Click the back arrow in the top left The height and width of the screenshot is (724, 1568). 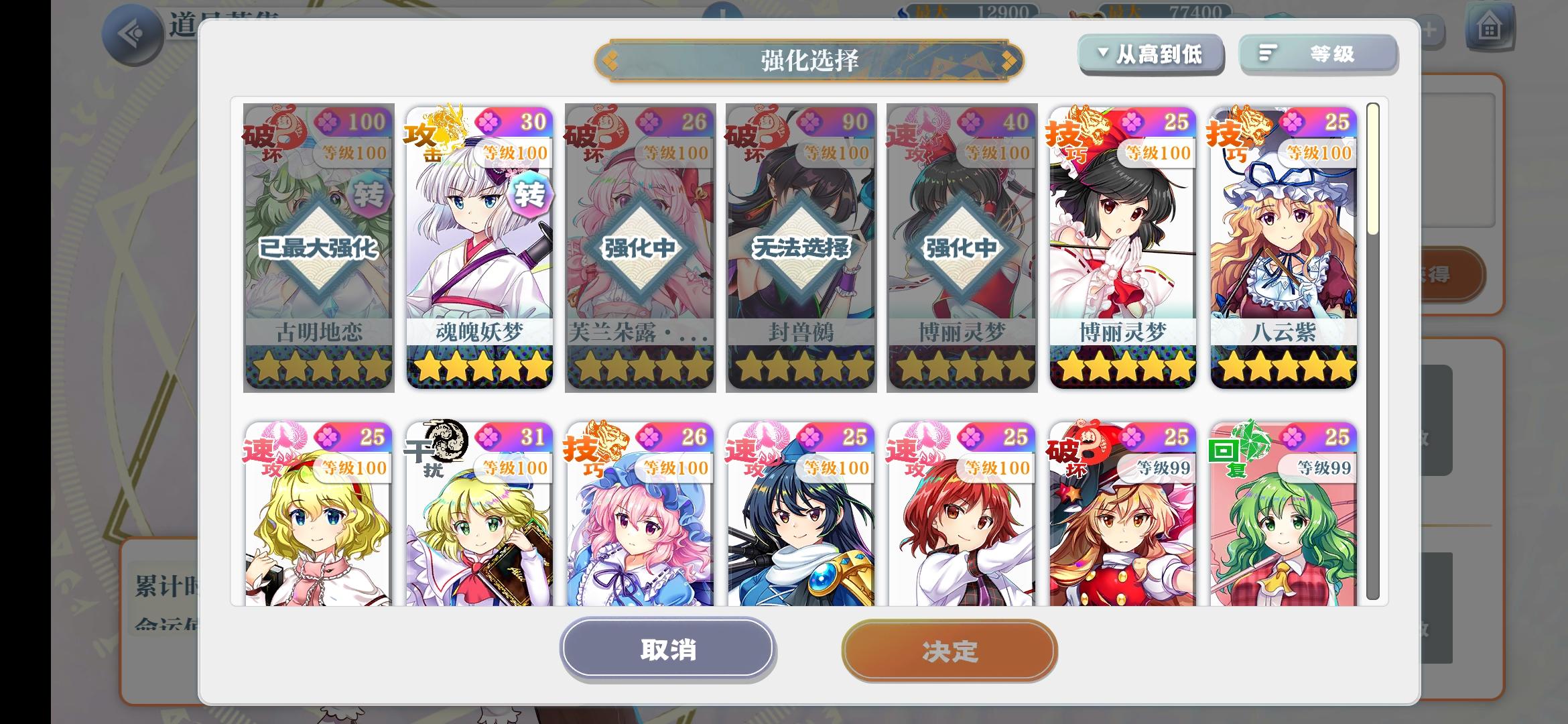(x=131, y=29)
